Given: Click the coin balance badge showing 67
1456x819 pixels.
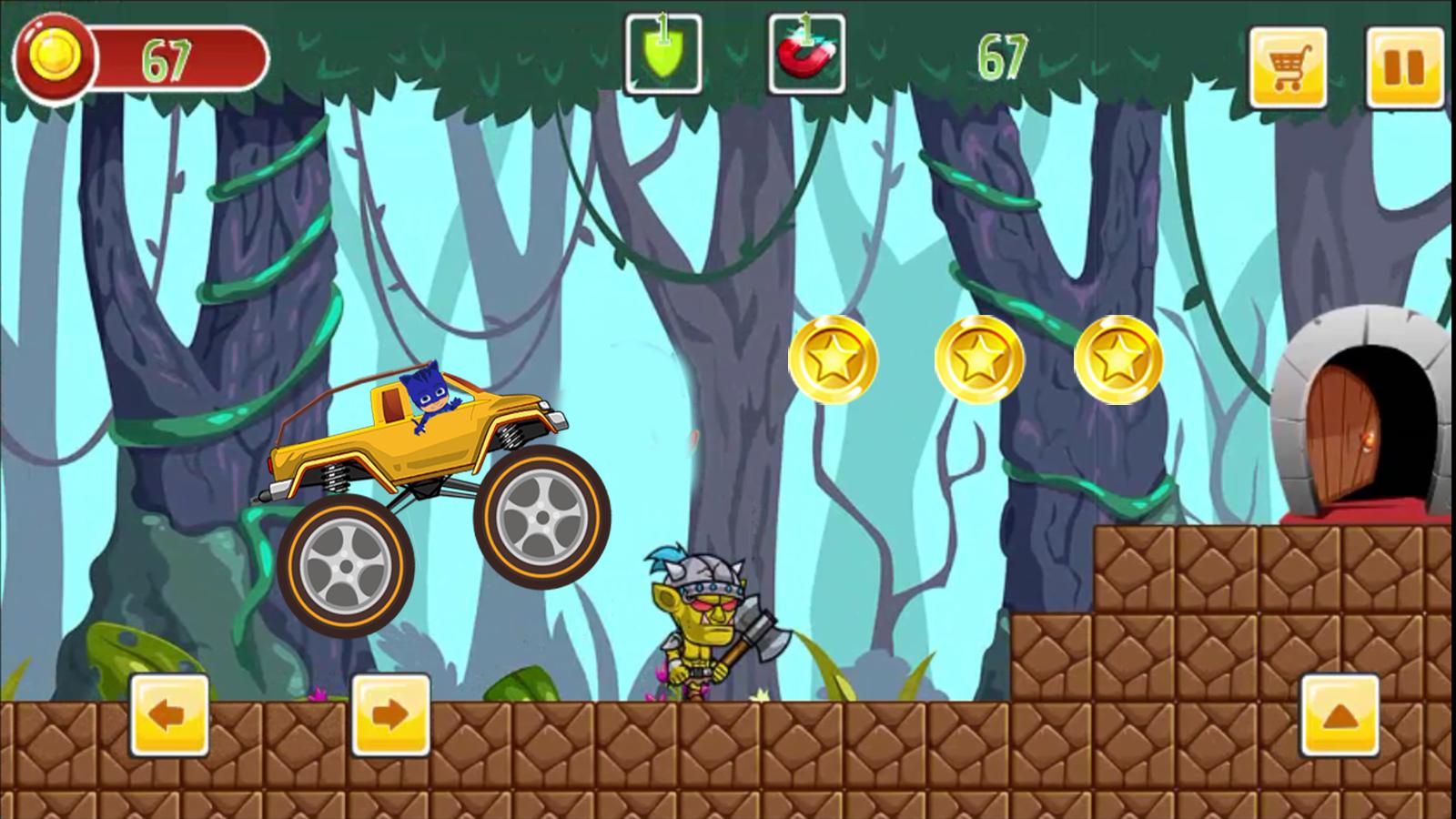Looking at the screenshot, I should coord(53,55).
